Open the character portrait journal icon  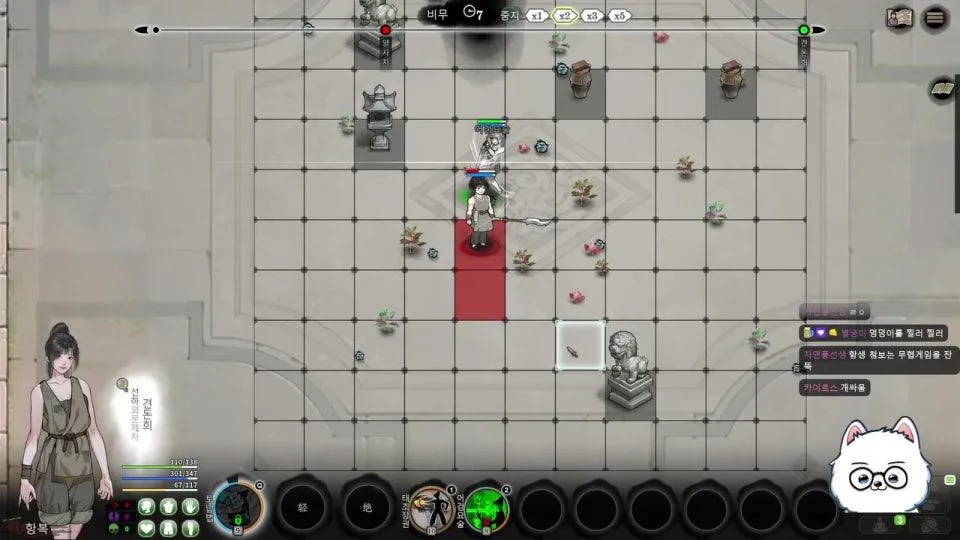pyautogui.click(x=898, y=18)
